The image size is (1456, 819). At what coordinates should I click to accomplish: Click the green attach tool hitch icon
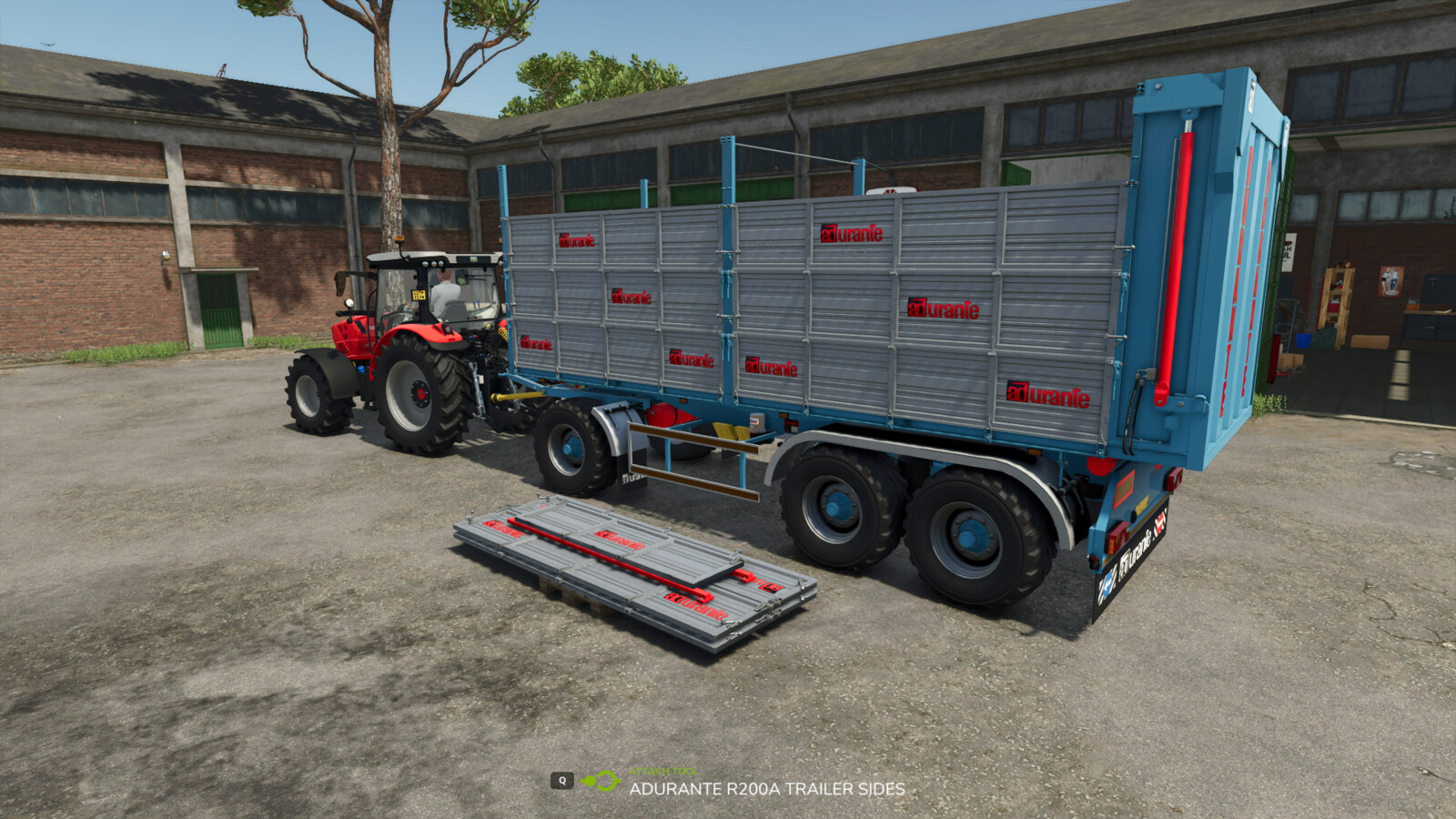point(601,781)
